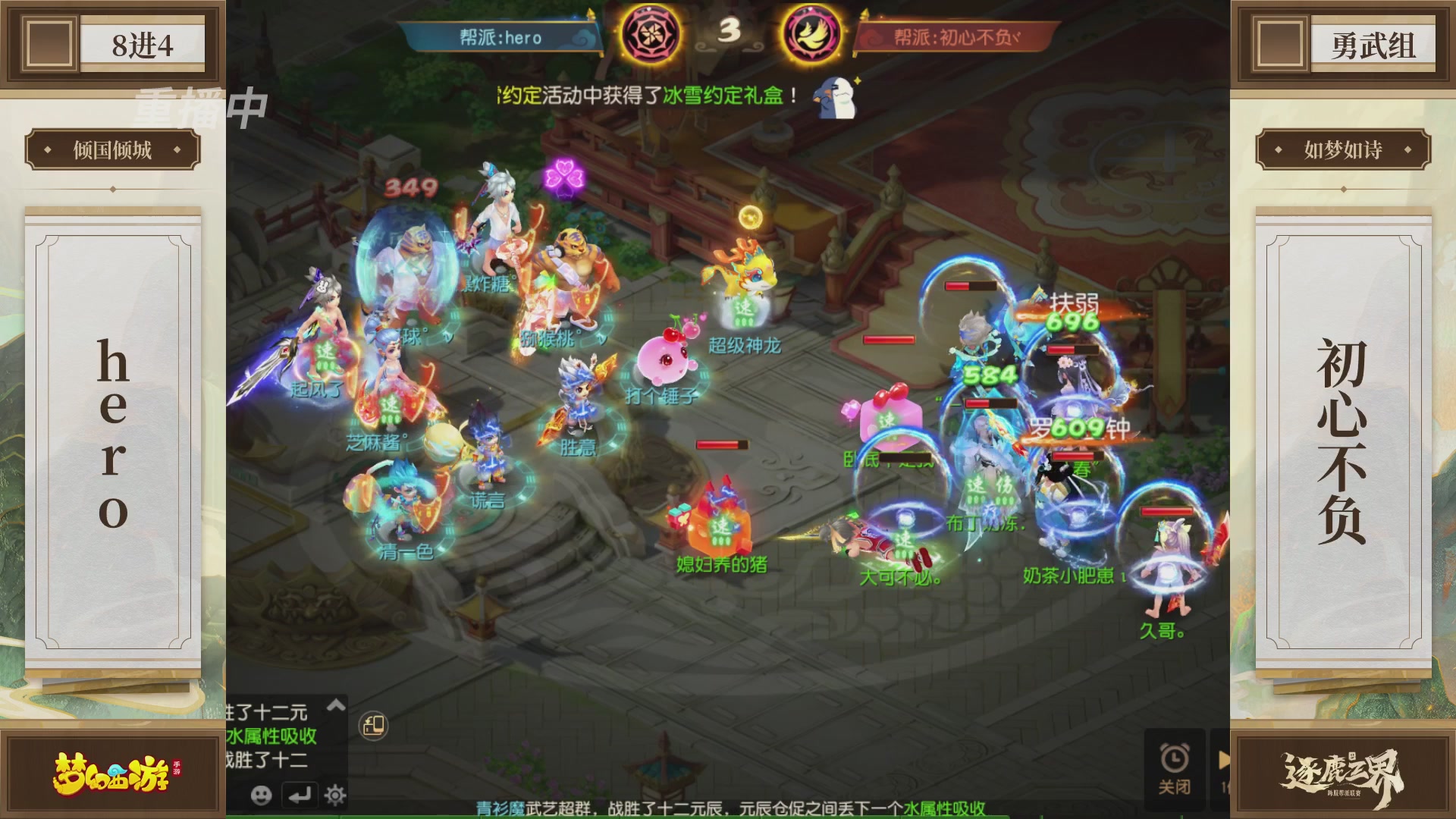
Task: Click the penguin mascot on the announcement banner
Action: (834, 99)
